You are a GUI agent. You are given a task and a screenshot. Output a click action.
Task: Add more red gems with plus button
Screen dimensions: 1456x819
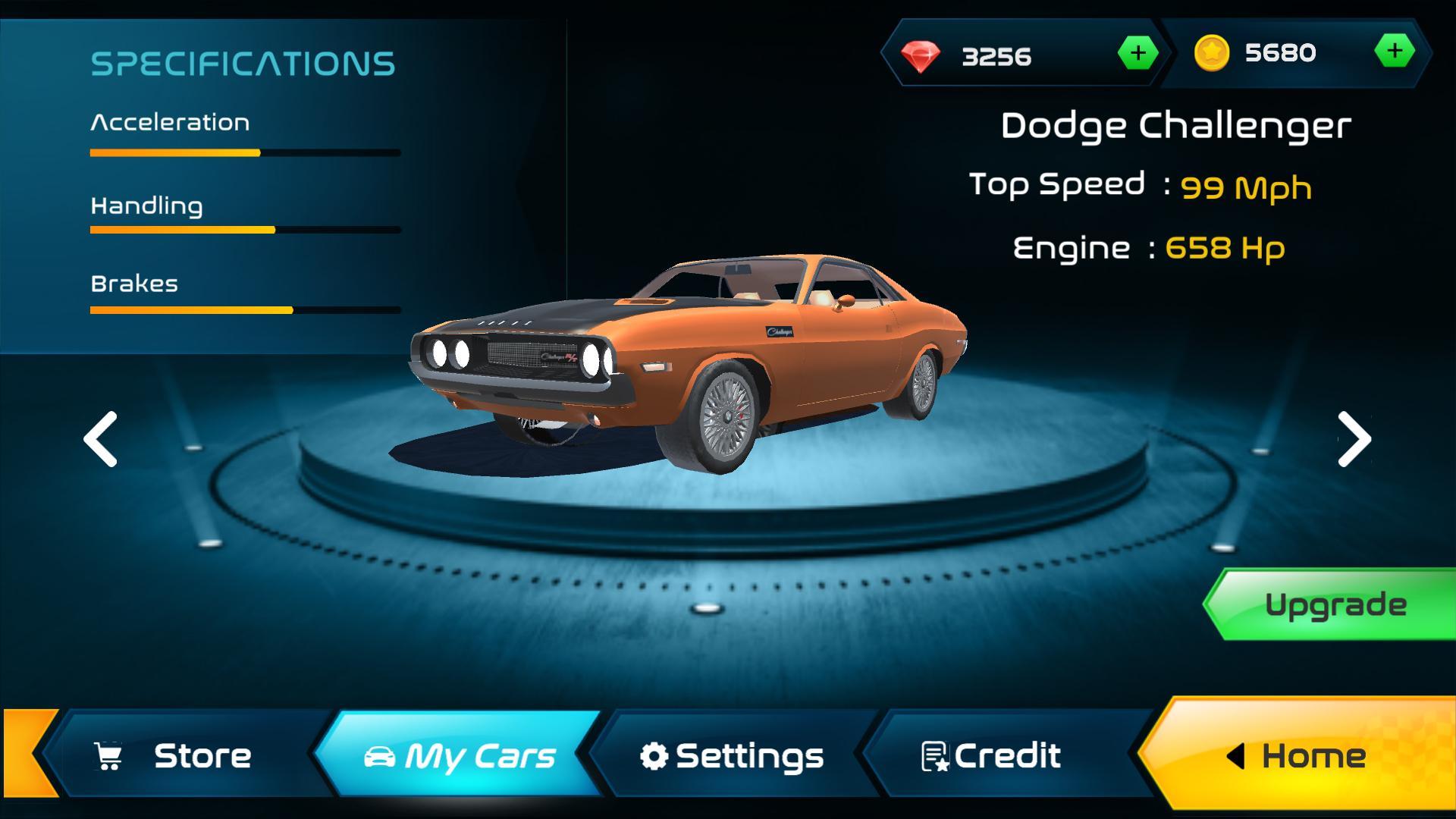pos(1137,53)
